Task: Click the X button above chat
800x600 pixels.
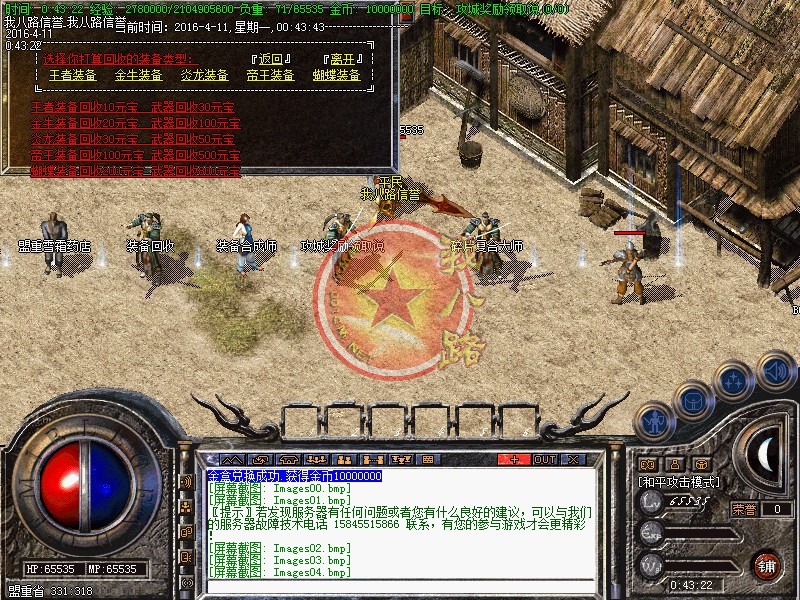Action: pyautogui.click(x=573, y=459)
